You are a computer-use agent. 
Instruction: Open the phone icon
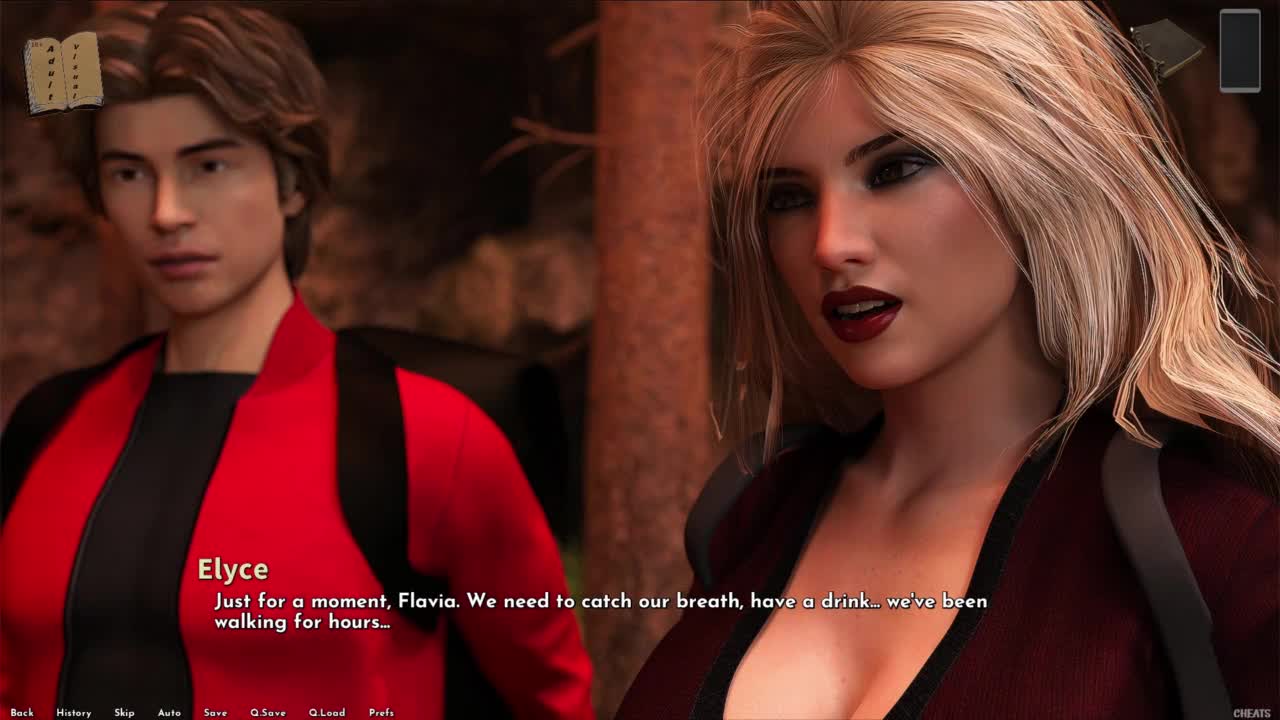point(1240,51)
